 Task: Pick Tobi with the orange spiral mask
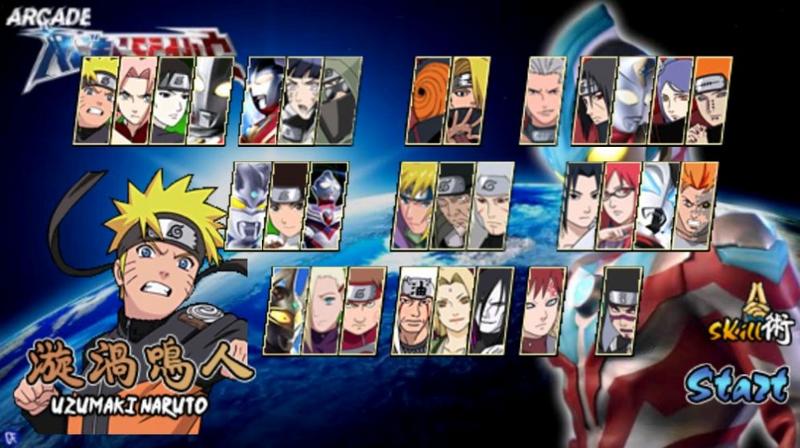pyautogui.click(x=426, y=99)
